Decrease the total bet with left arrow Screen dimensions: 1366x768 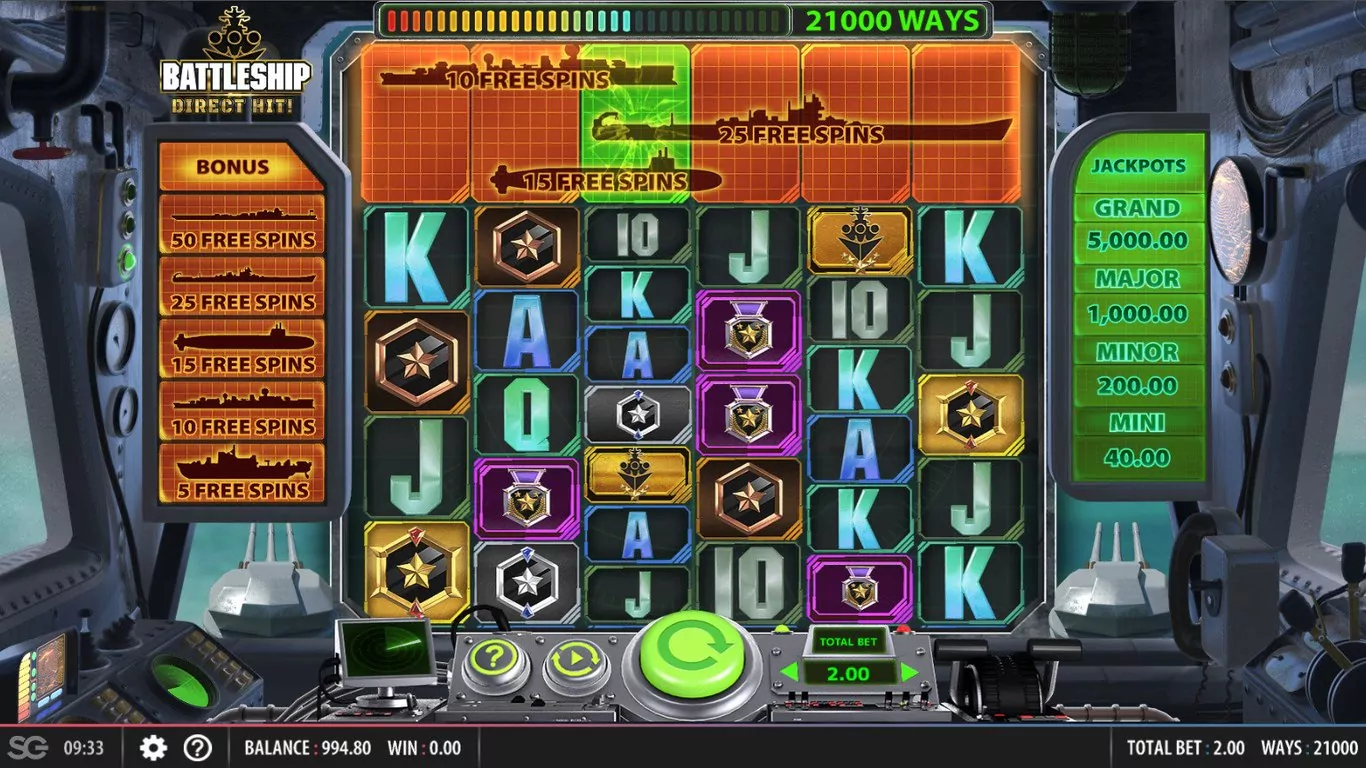click(x=790, y=673)
